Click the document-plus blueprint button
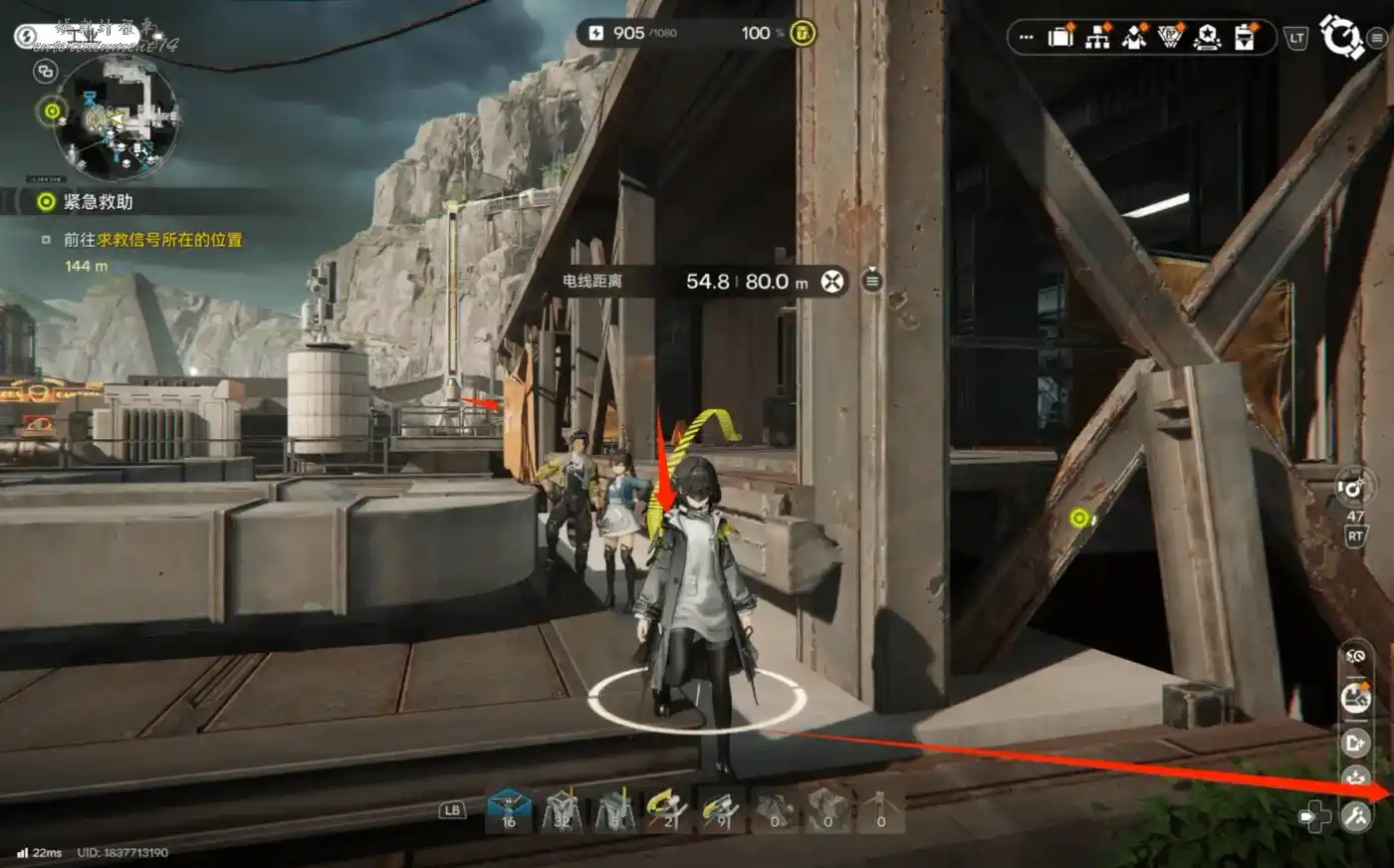The height and width of the screenshot is (868, 1394). (1355, 743)
